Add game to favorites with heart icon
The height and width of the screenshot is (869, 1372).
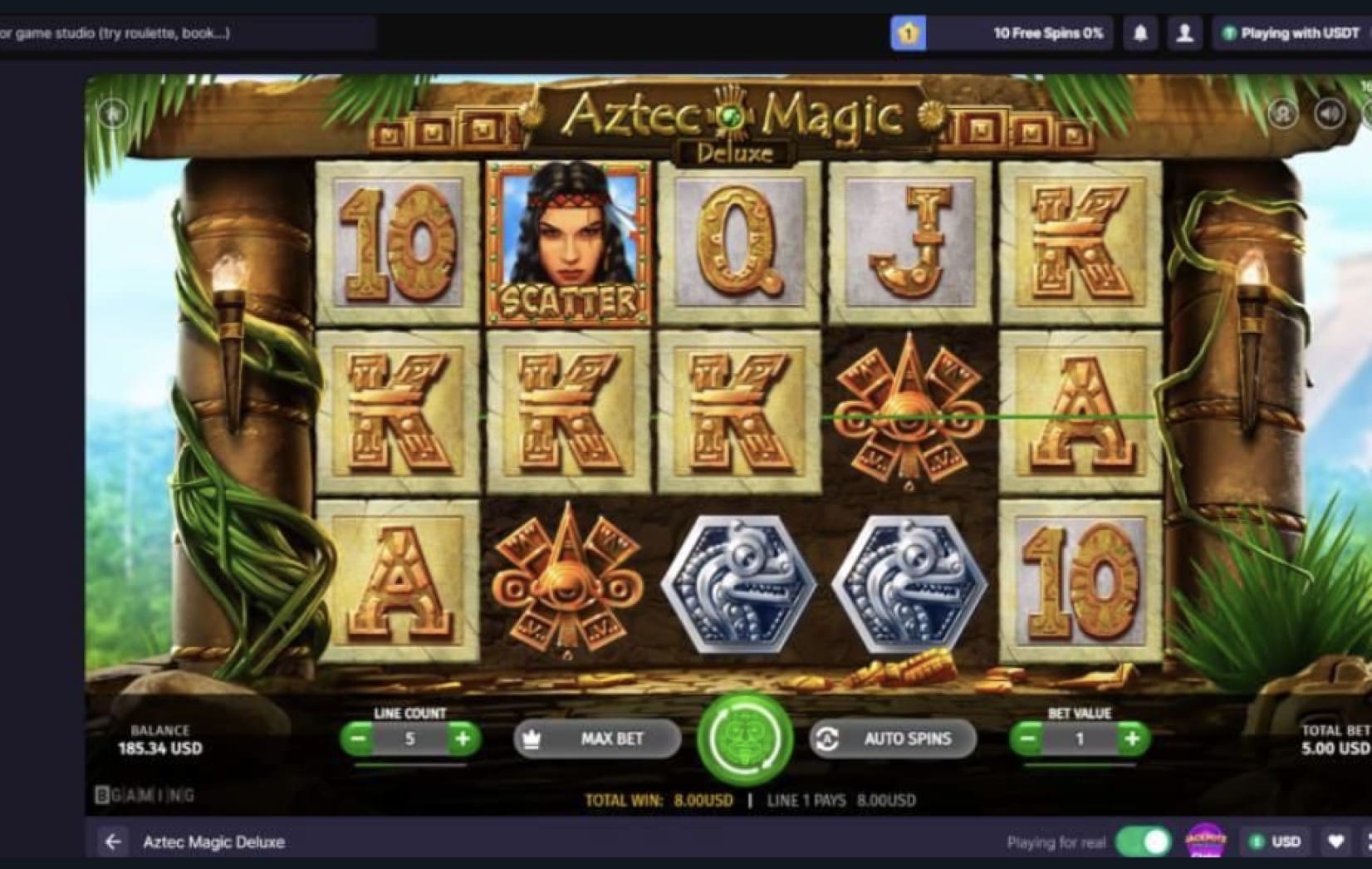[1335, 842]
